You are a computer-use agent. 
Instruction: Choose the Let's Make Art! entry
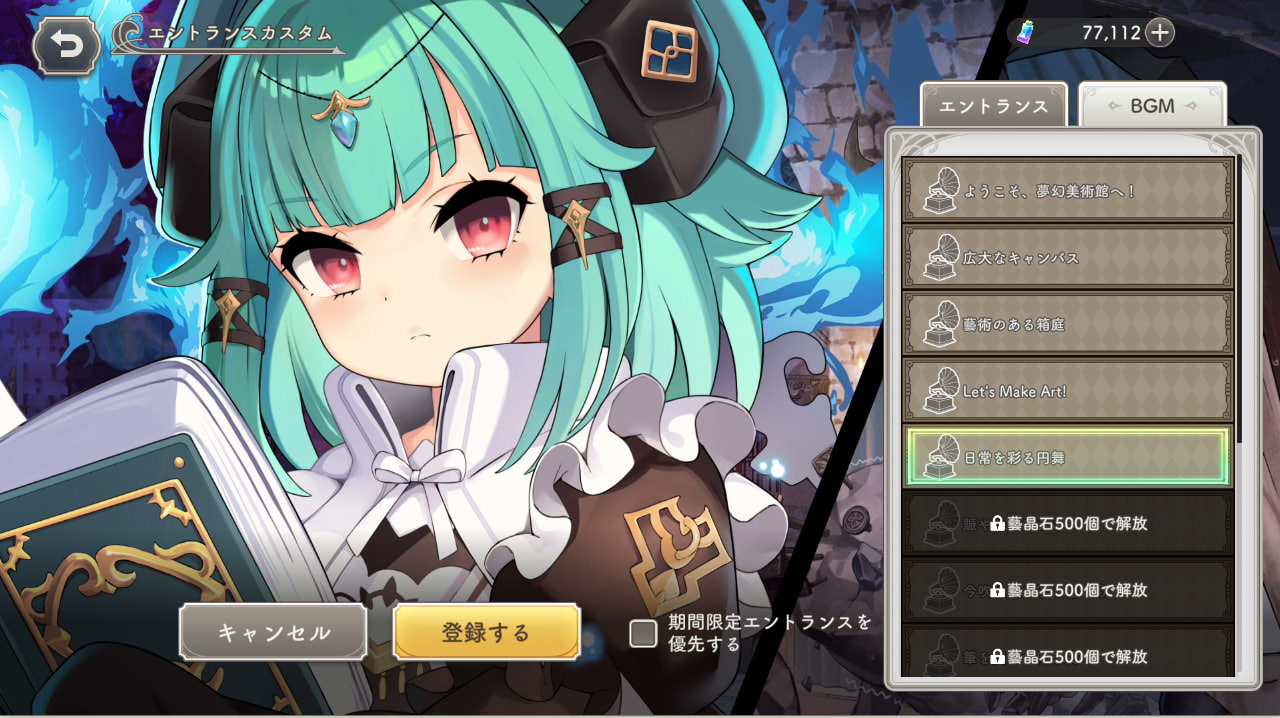[1067, 391]
